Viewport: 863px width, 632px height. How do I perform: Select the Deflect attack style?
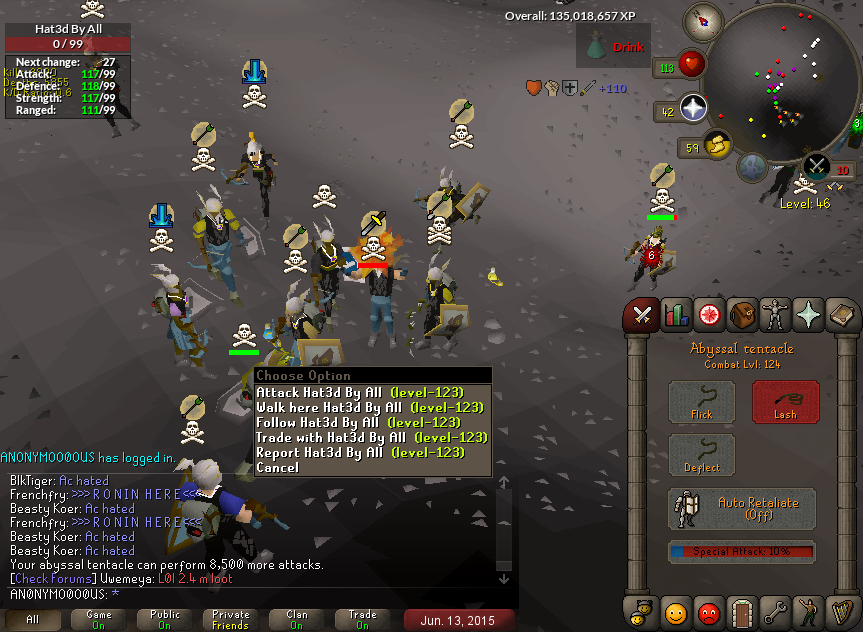tap(701, 455)
